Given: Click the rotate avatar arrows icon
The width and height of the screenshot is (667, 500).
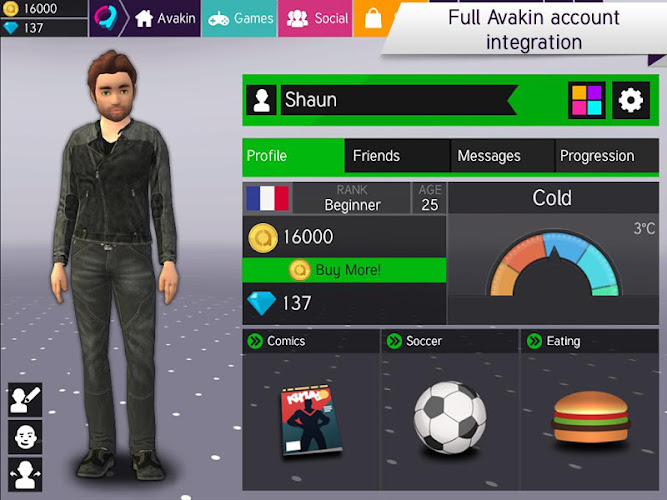Looking at the screenshot, I should 25,473.
